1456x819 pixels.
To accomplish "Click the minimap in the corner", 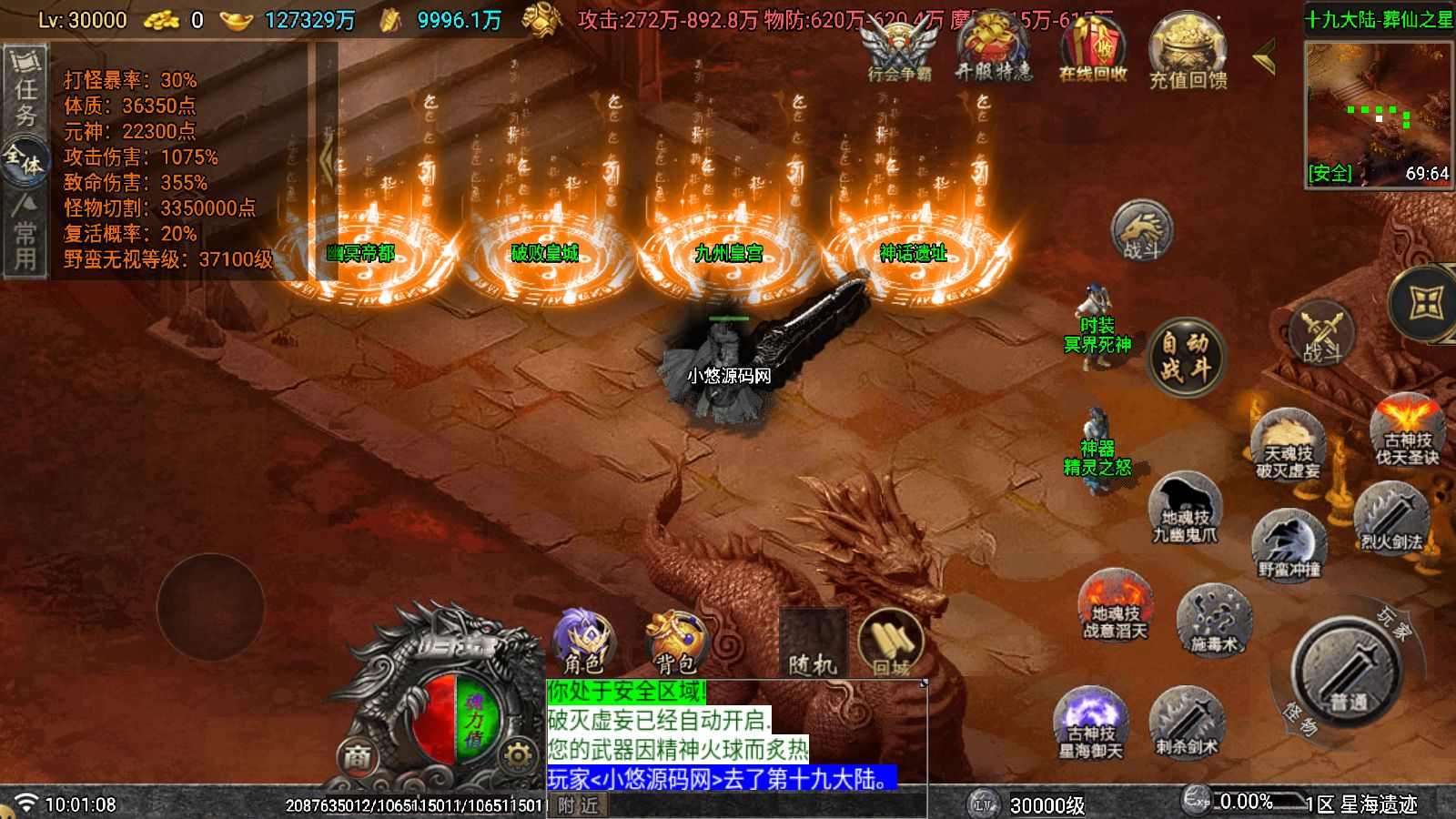I will (x=1378, y=113).
